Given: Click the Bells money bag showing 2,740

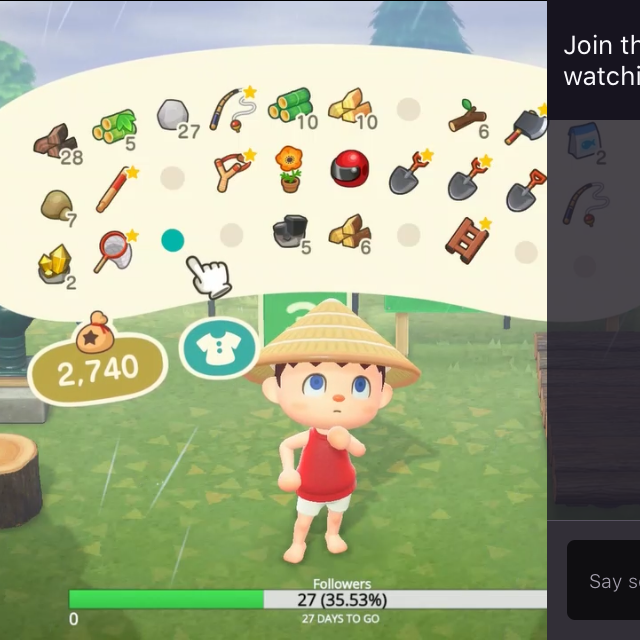Looking at the screenshot, I should click(x=97, y=364).
